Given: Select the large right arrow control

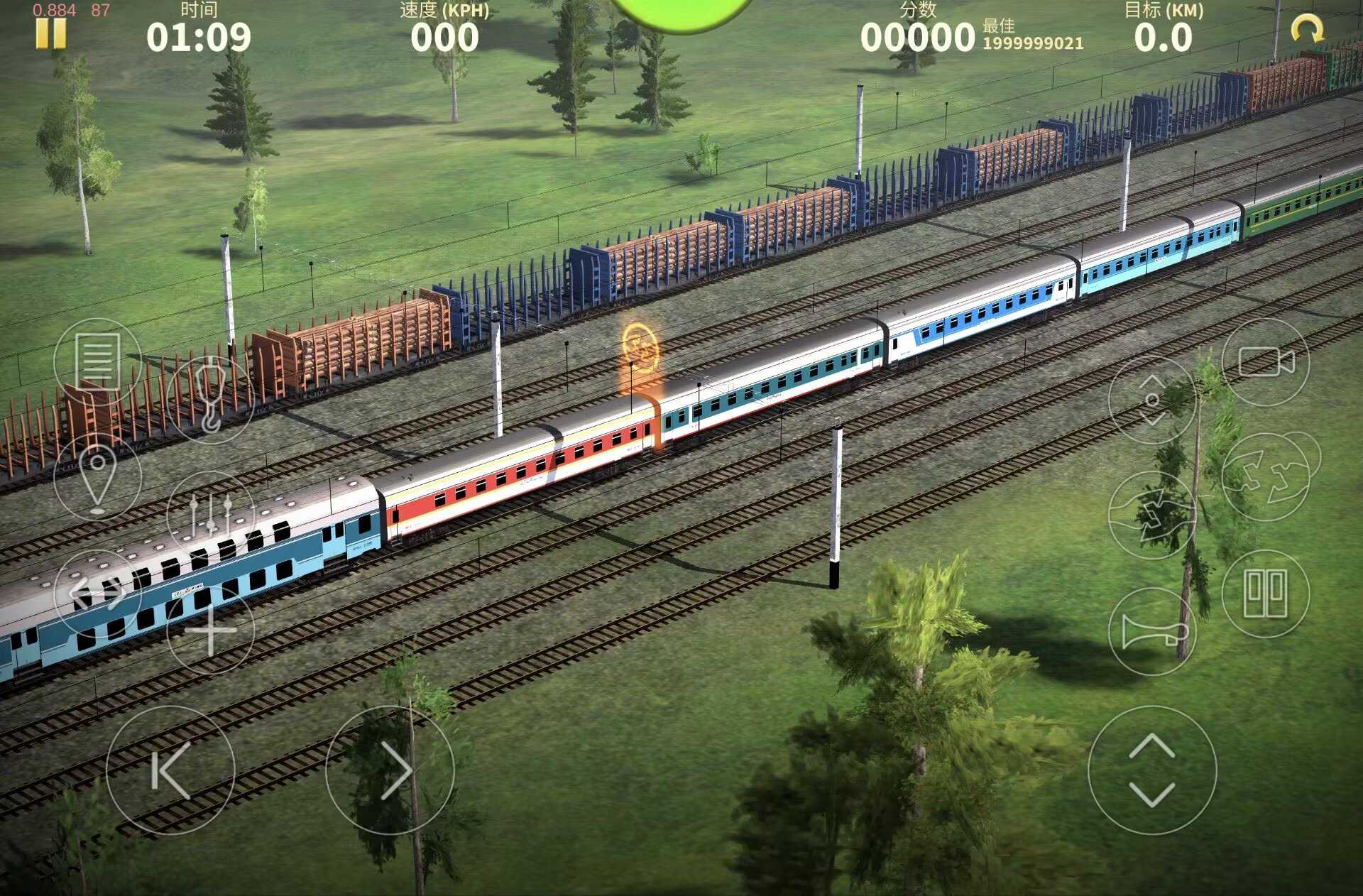Looking at the screenshot, I should 390,770.
